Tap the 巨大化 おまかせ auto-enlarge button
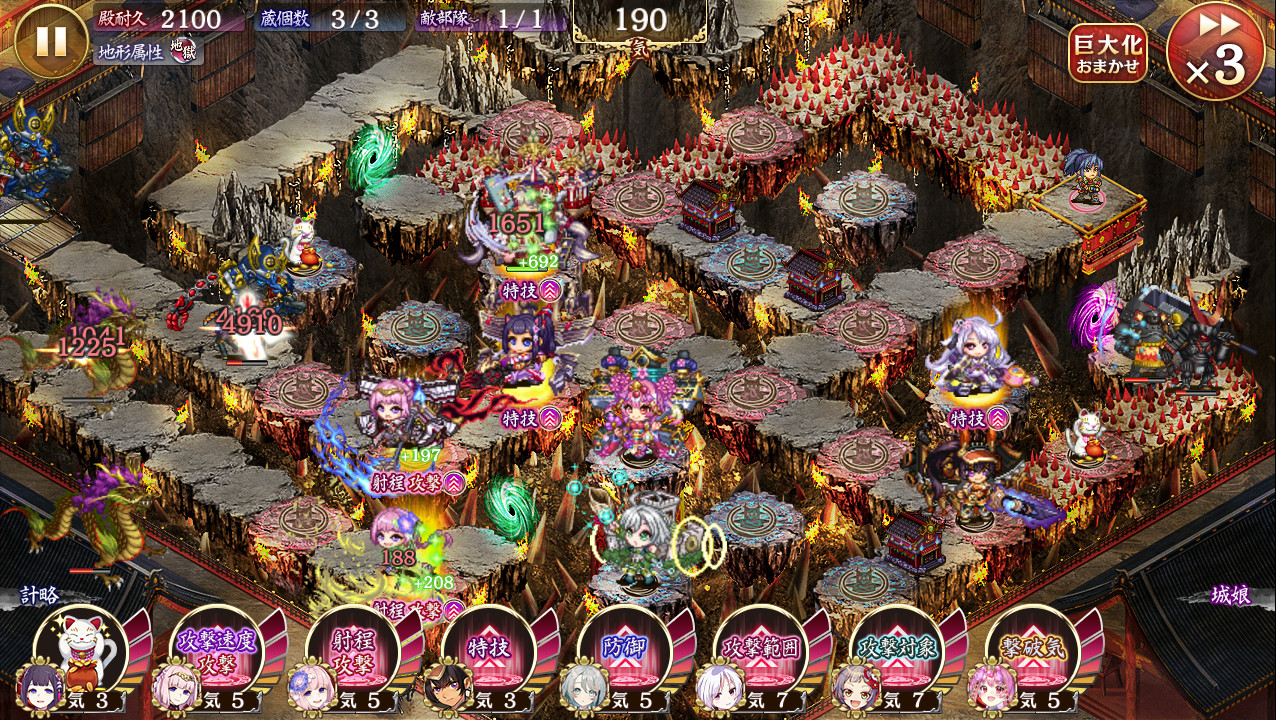 (1107, 53)
